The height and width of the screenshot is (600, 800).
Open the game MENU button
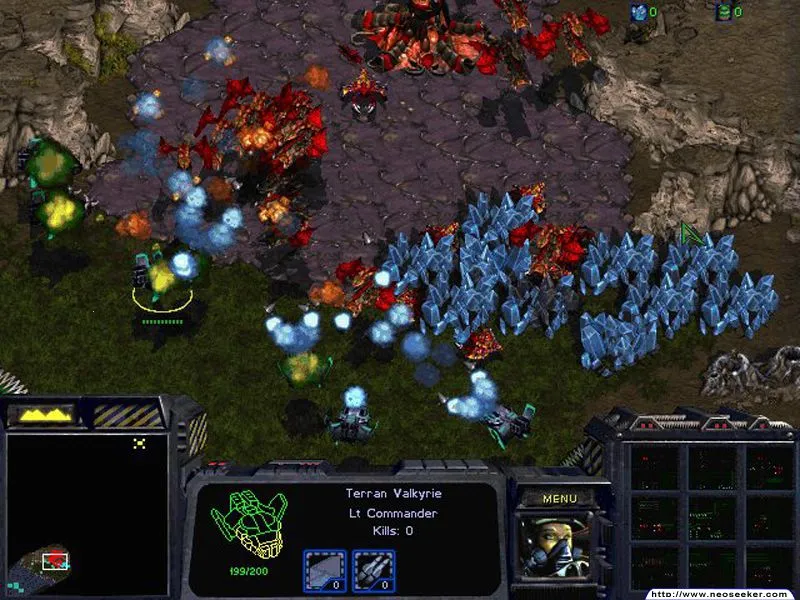[x=560, y=498]
